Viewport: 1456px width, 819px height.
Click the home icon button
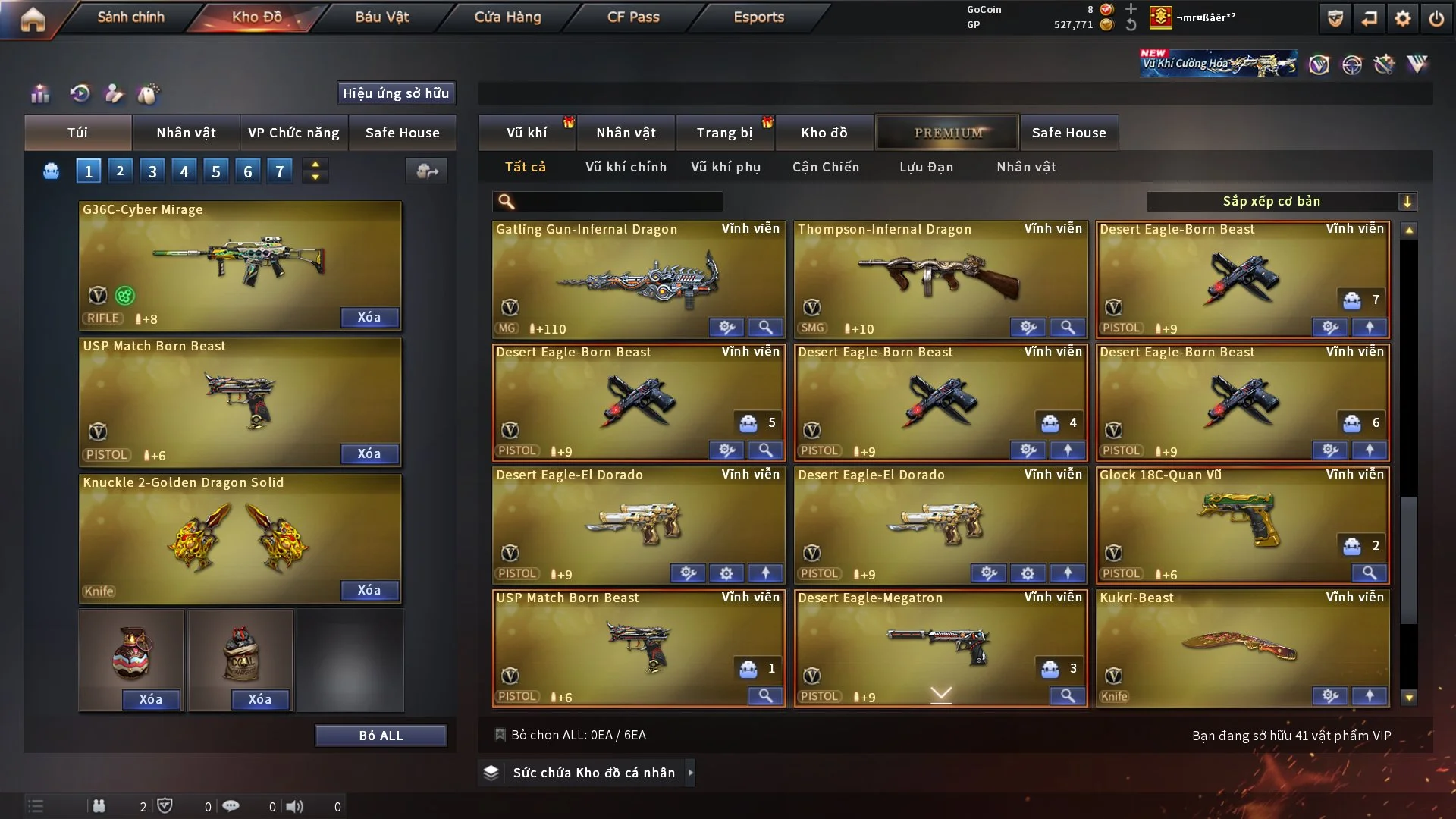tap(33, 19)
